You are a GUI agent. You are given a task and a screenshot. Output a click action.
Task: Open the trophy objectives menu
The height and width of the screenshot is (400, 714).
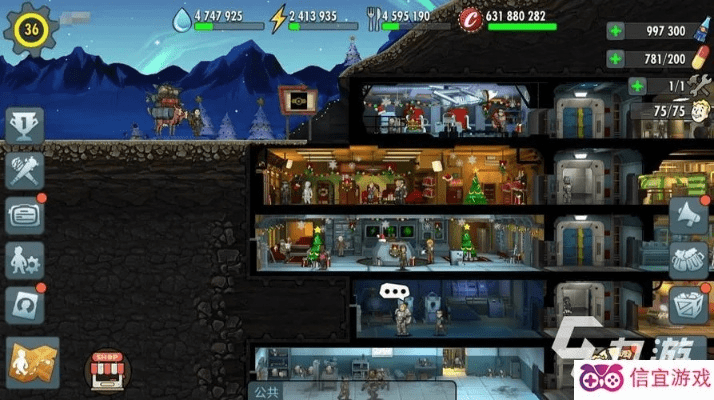(24, 126)
